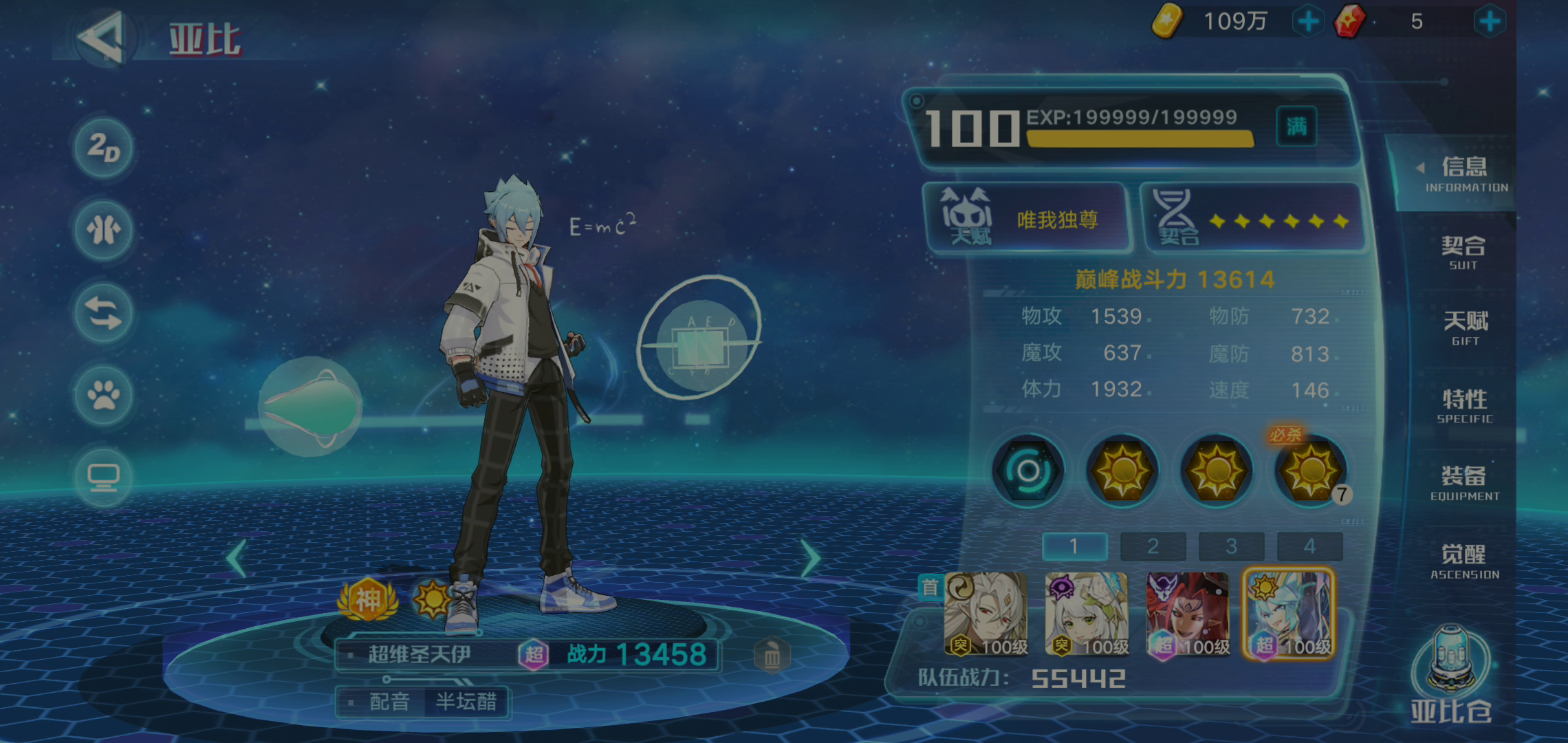Switch to the 特性 Specific tab
This screenshot has width=1568, height=743.
1465,406
